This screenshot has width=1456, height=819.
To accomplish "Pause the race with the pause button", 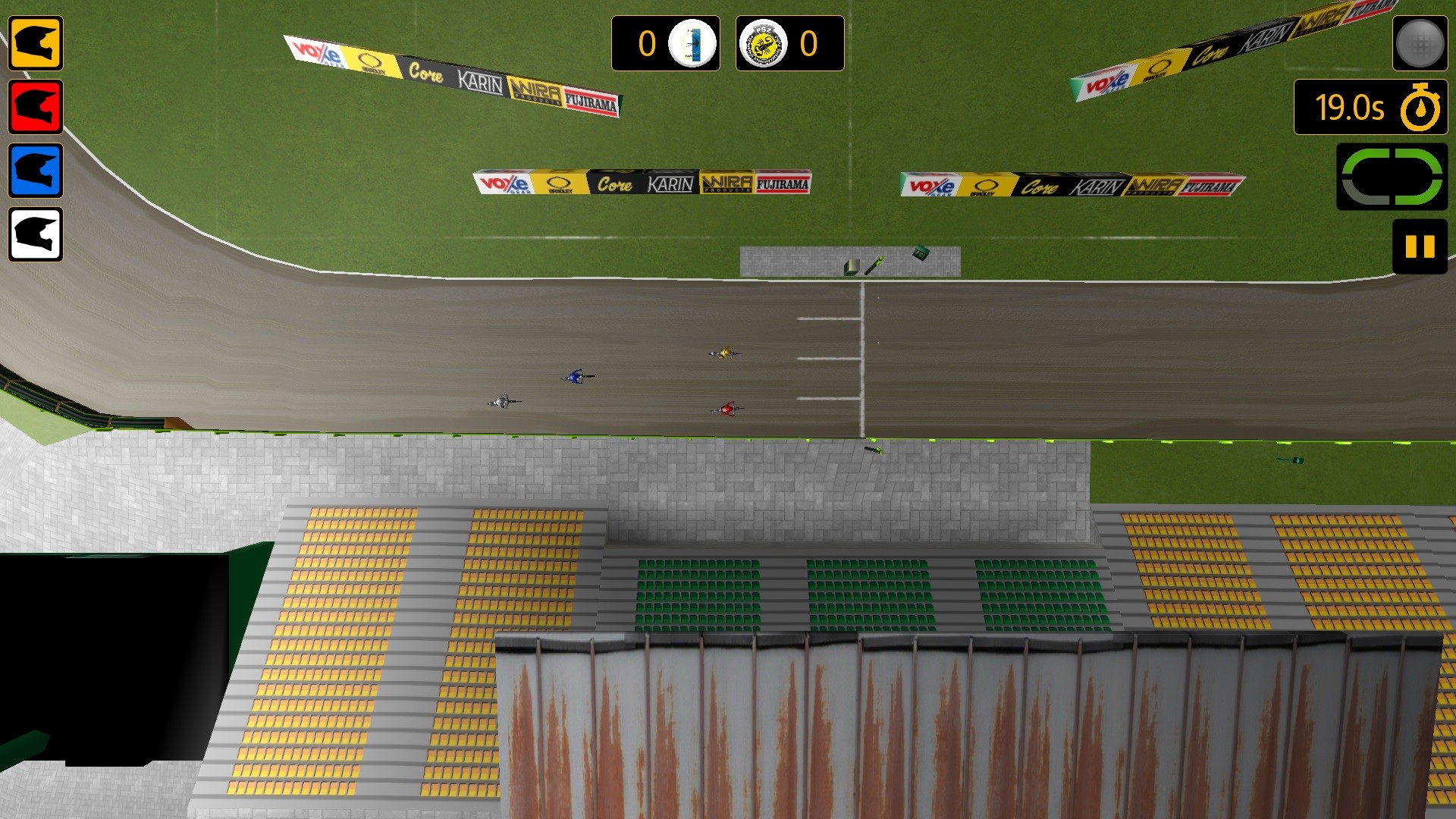I will (x=1420, y=243).
